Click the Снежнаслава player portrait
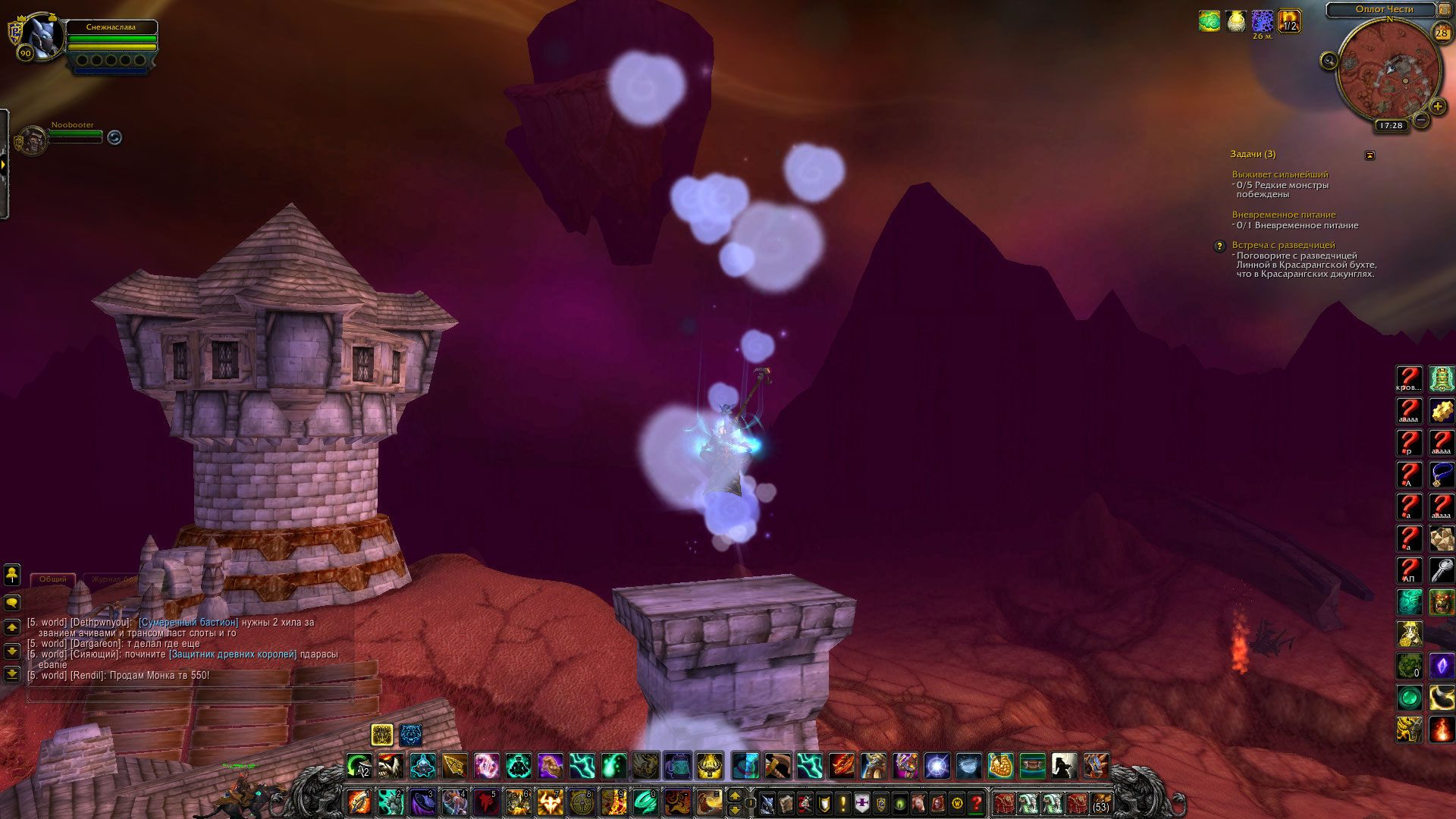 (x=42, y=36)
